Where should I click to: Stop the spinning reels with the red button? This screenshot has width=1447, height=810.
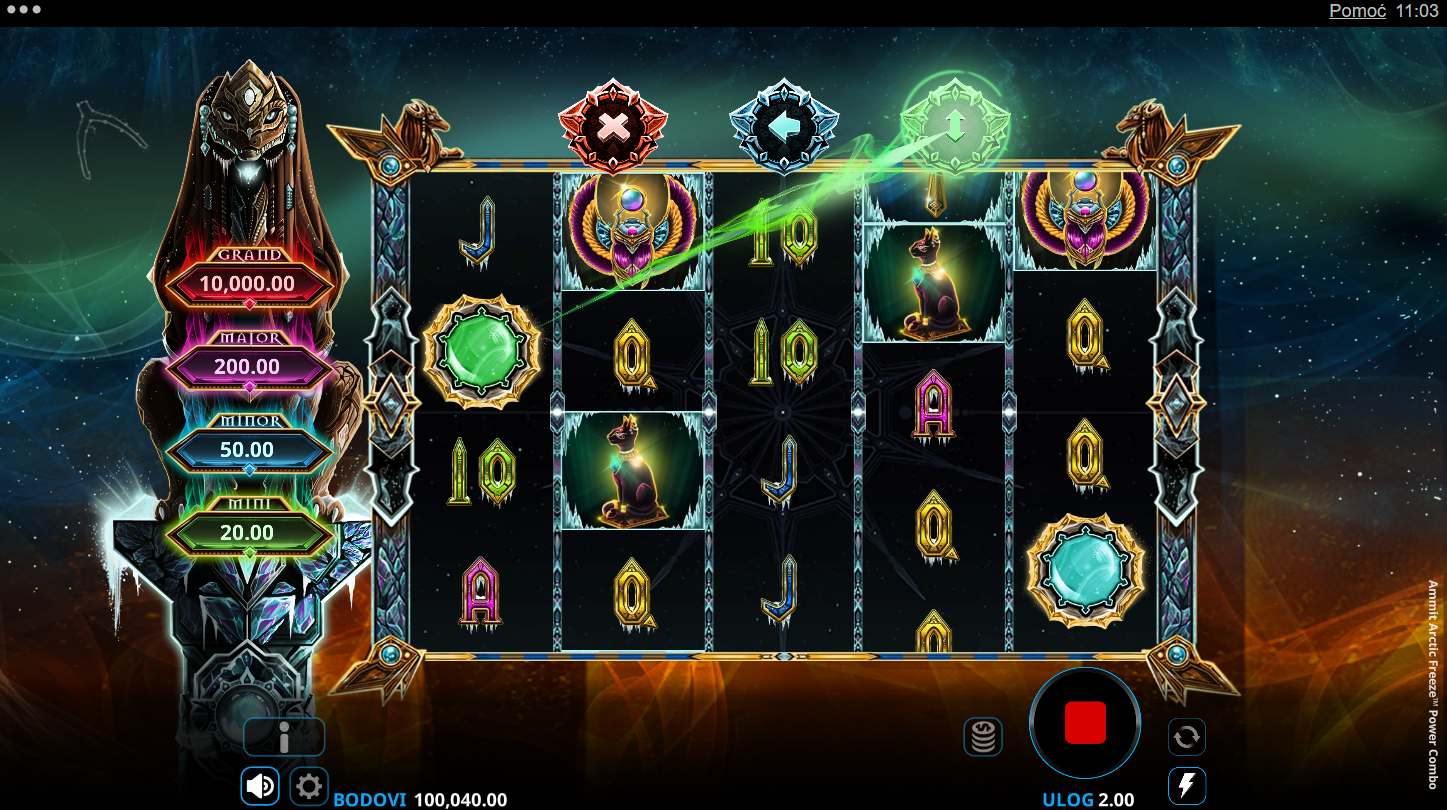[1085, 722]
